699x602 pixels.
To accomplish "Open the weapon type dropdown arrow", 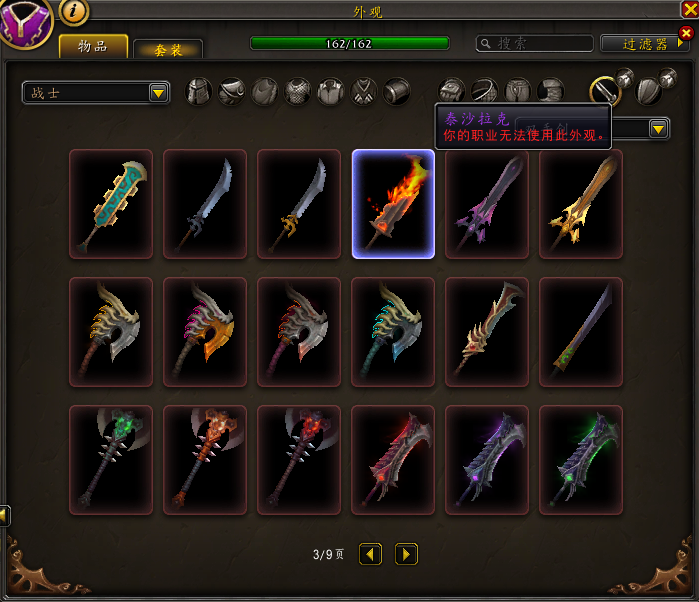I will pyautogui.click(x=658, y=129).
